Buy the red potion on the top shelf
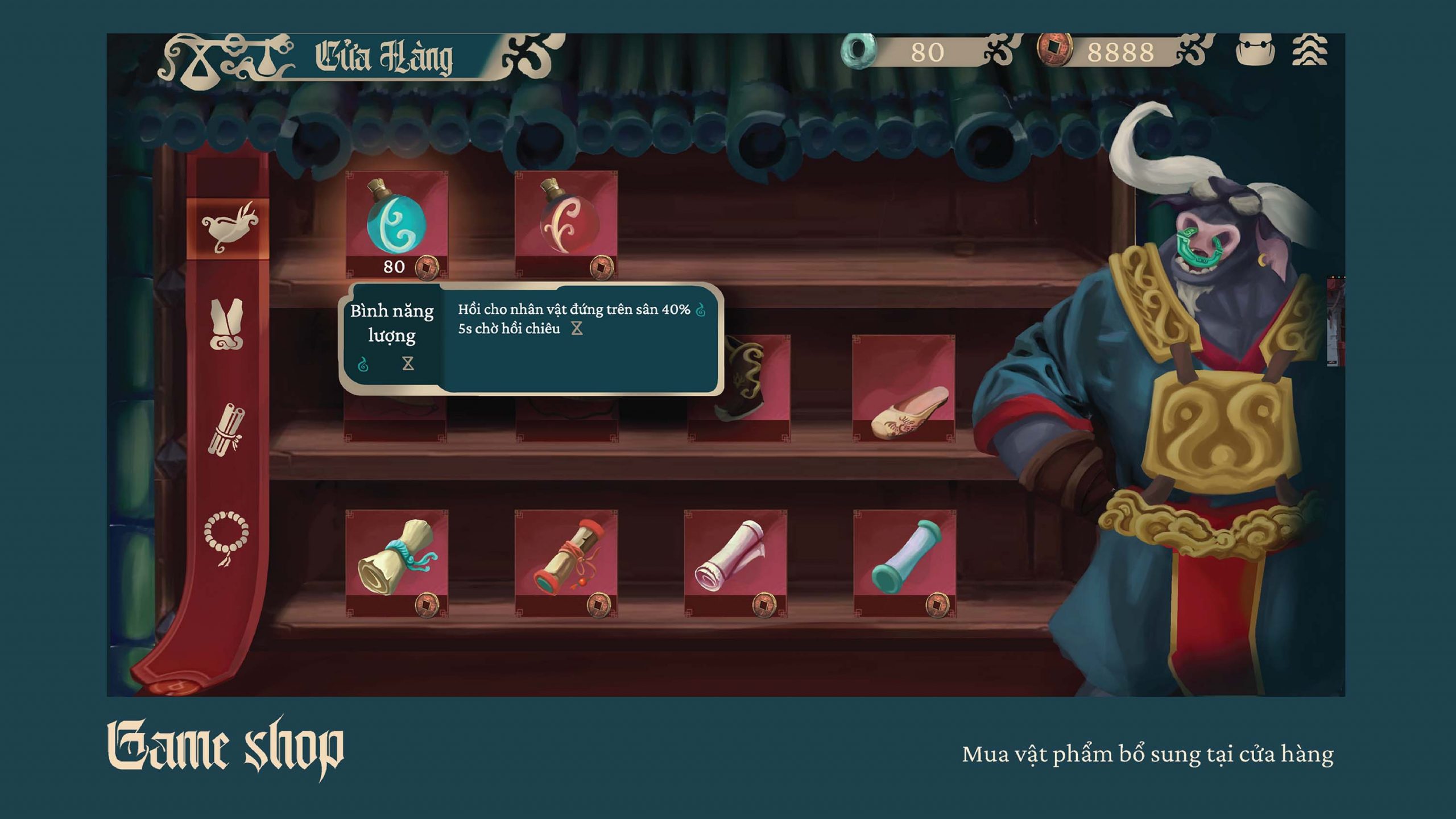Screen dimensions: 1456x819 pyautogui.click(x=566, y=222)
